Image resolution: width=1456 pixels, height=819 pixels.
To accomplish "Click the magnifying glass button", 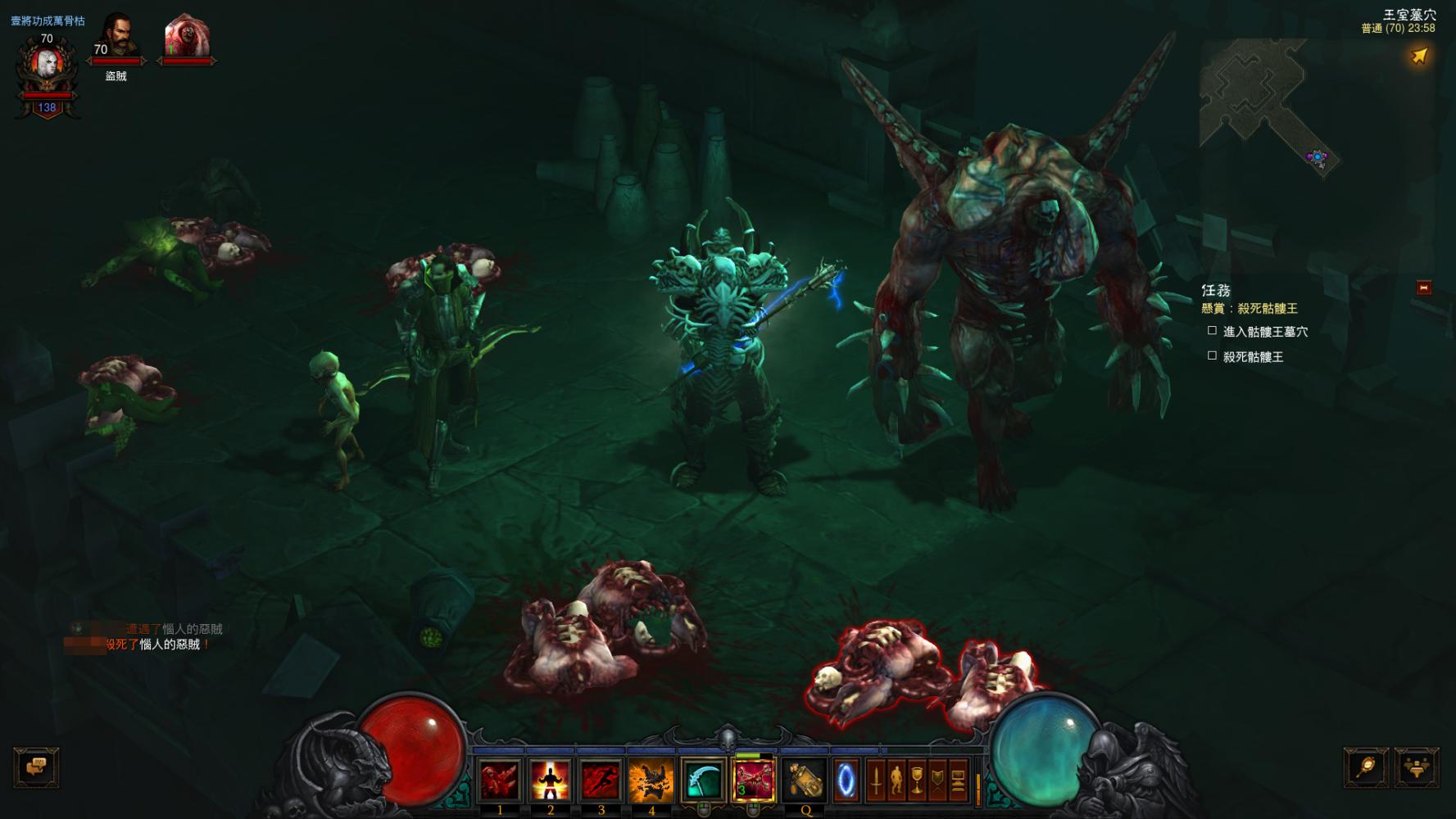I will pyautogui.click(x=1366, y=767).
